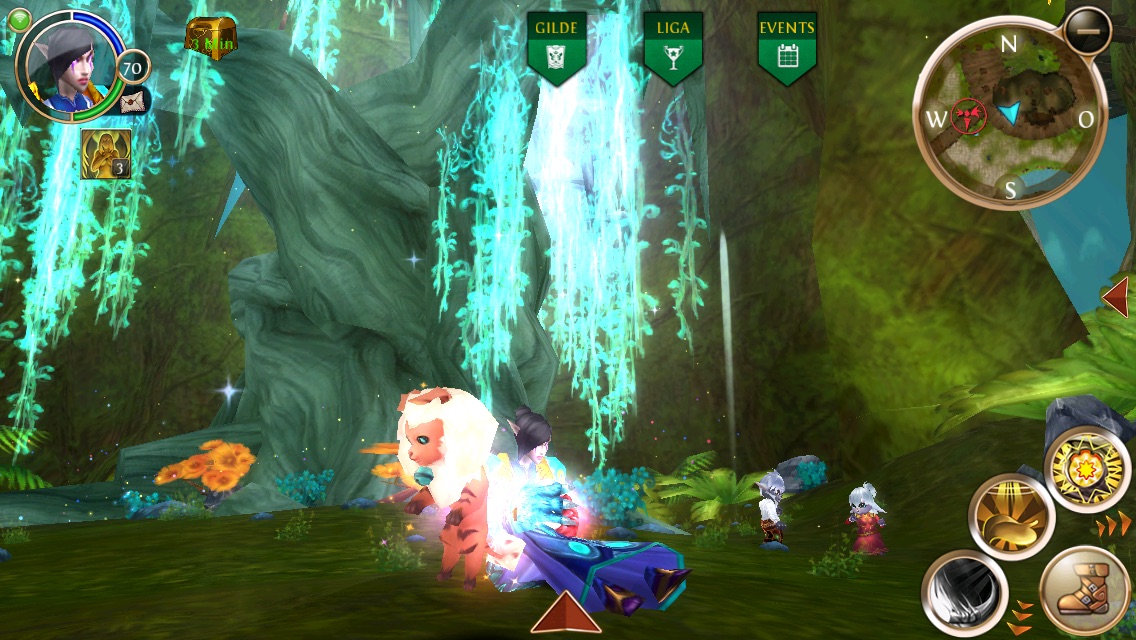Open the mail envelope icon
This screenshot has height=640, width=1136.
click(133, 100)
